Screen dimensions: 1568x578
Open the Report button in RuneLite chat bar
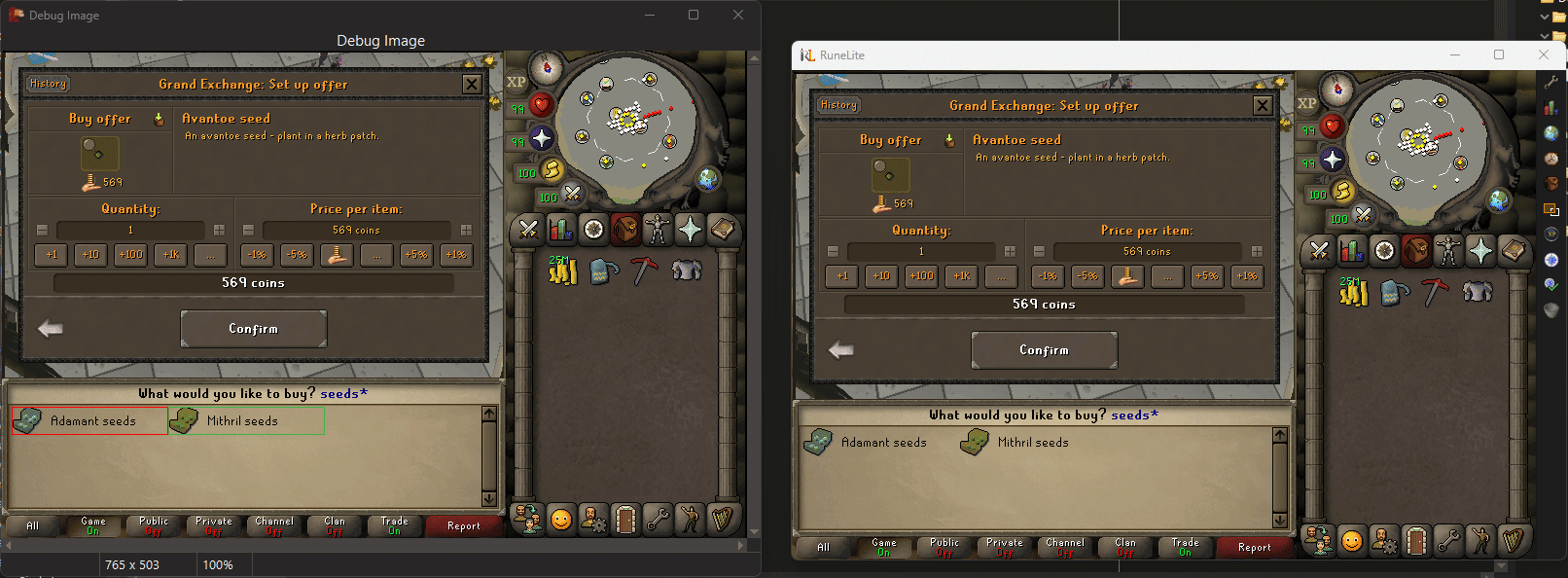point(1254,548)
